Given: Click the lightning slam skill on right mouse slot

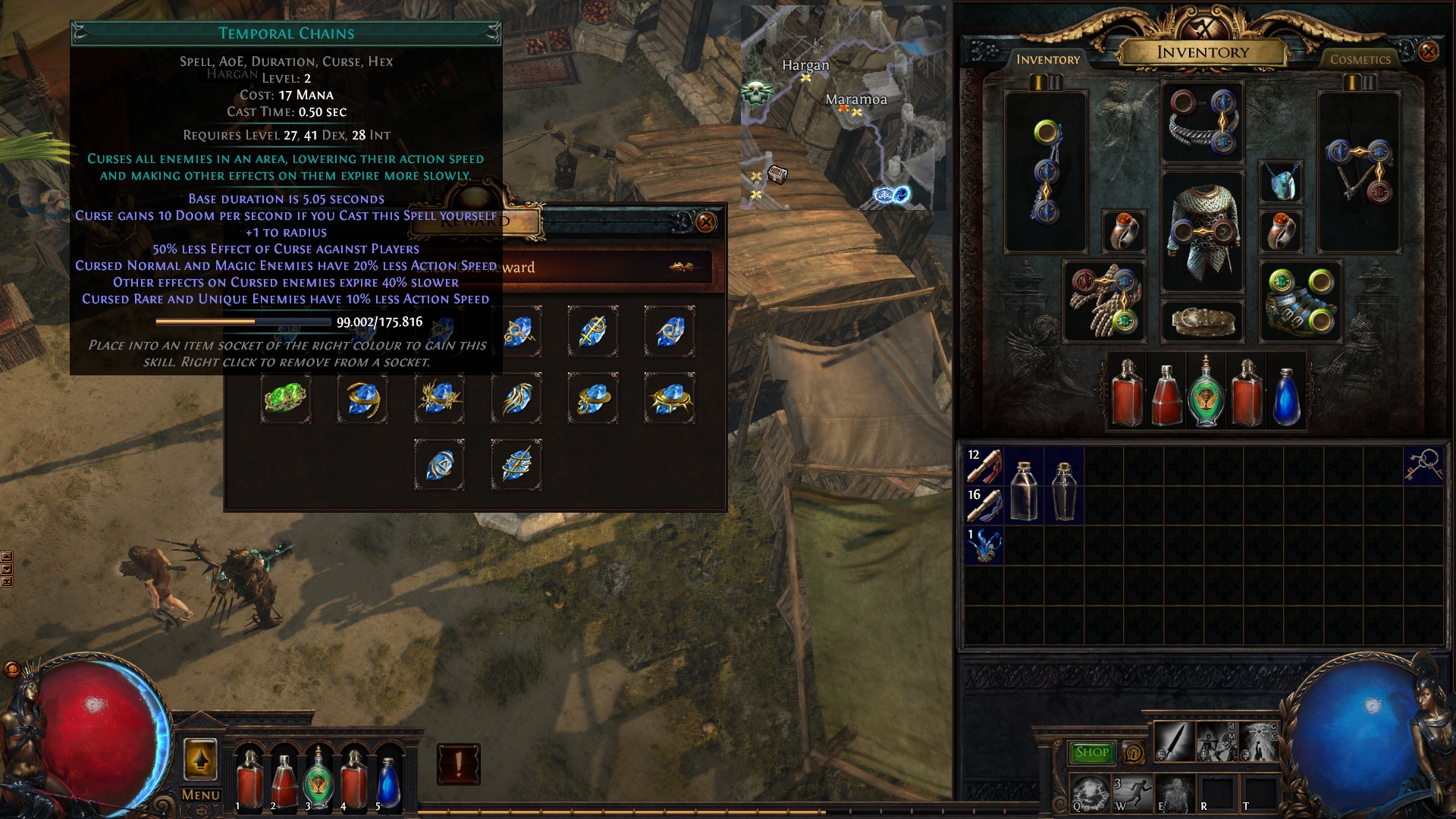Looking at the screenshot, I should tap(1259, 742).
